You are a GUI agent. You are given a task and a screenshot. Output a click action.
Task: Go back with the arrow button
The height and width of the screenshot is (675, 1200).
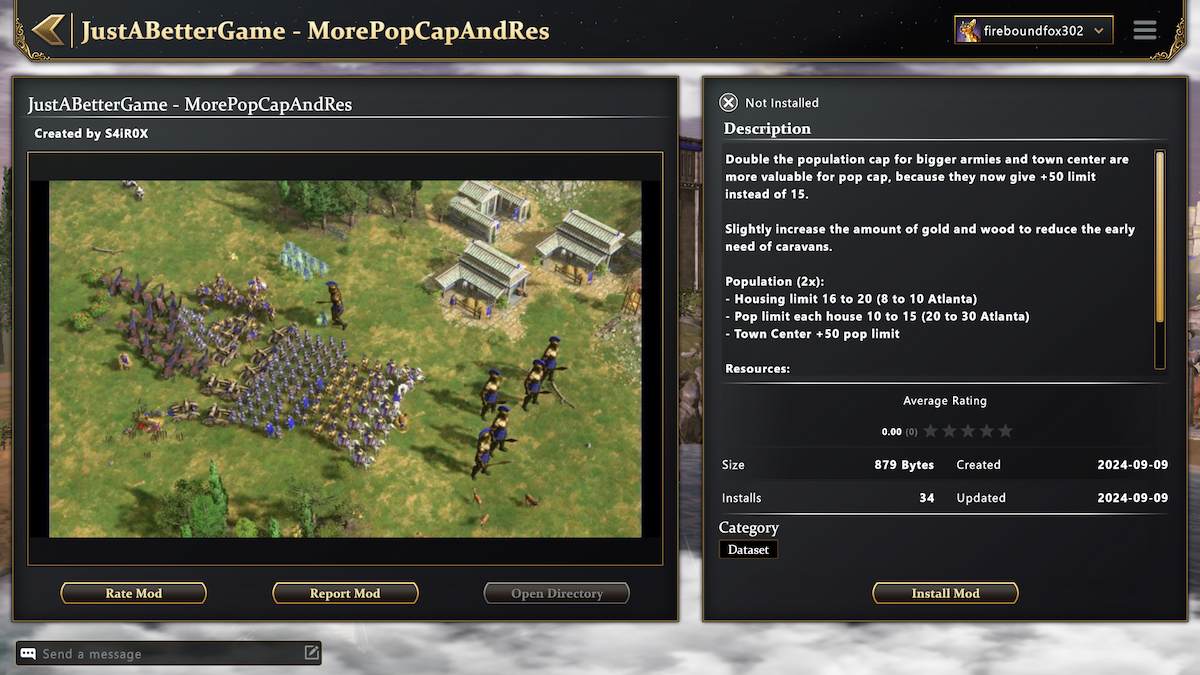point(48,30)
